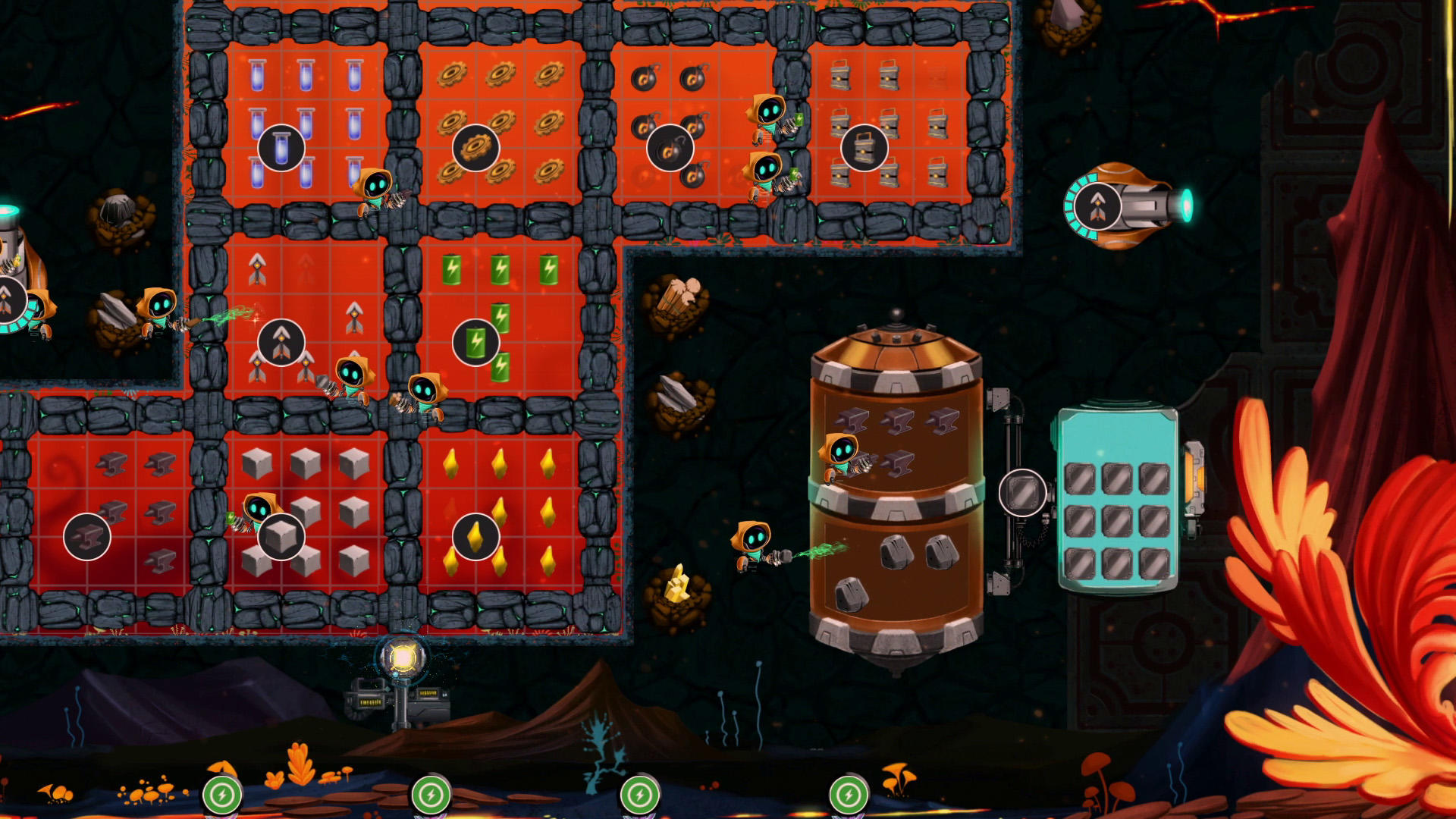The width and height of the screenshot is (1456, 819).
Task: Select the stone block resource icon
Action: tap(281, 535)
